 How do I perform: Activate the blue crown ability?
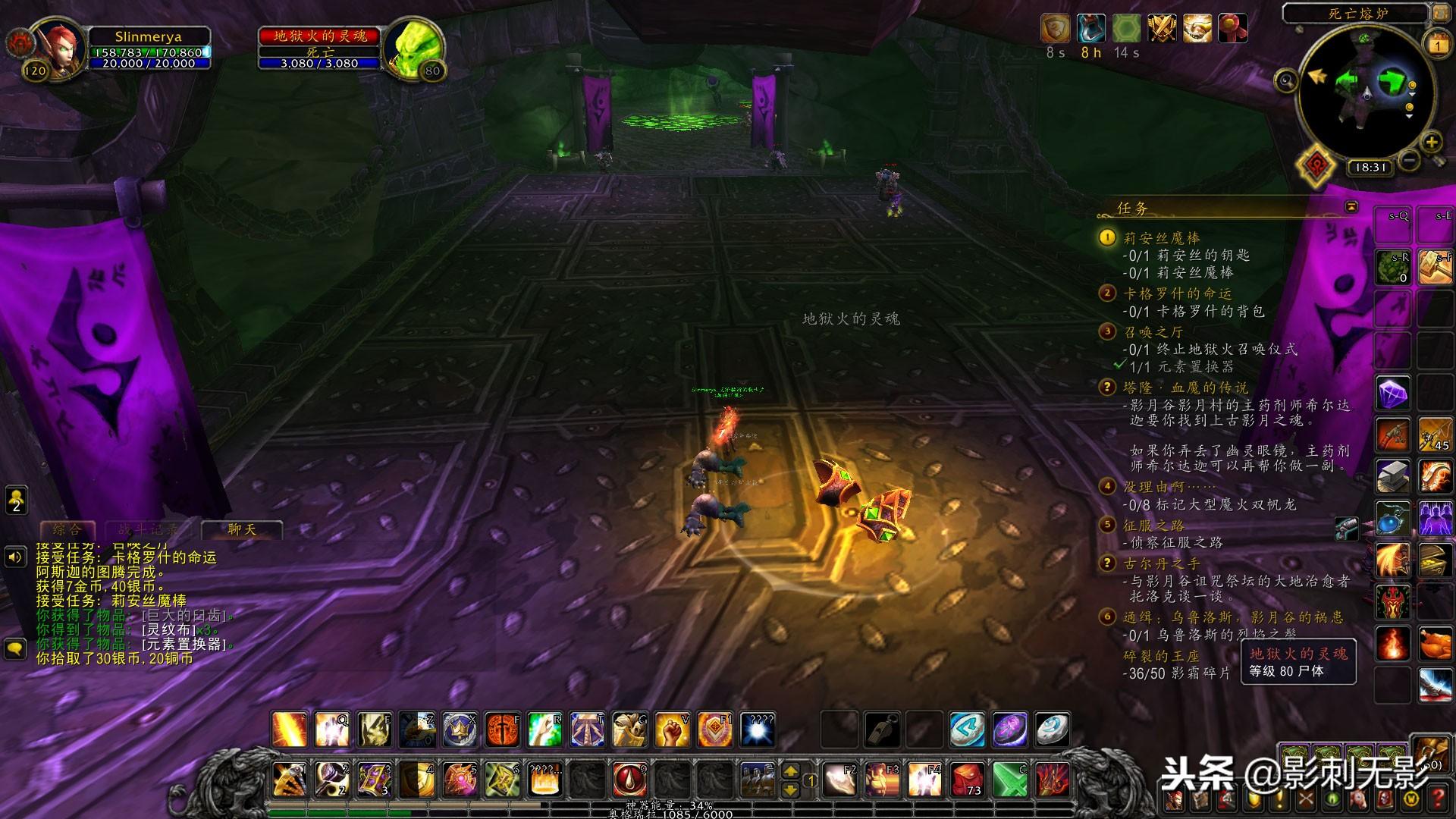tap(459, 730)
